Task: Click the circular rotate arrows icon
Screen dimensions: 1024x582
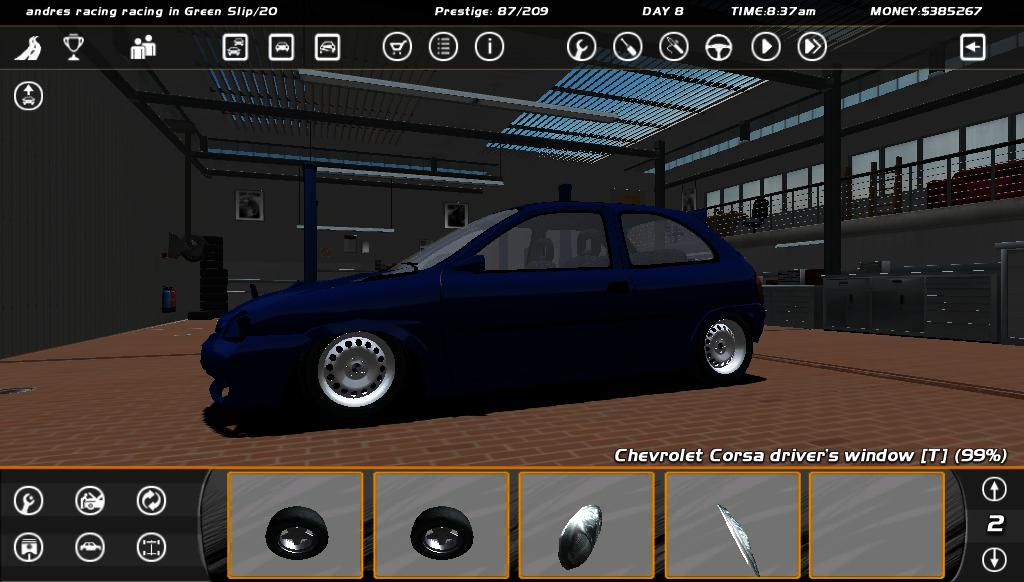Action: tap(151, 500)
